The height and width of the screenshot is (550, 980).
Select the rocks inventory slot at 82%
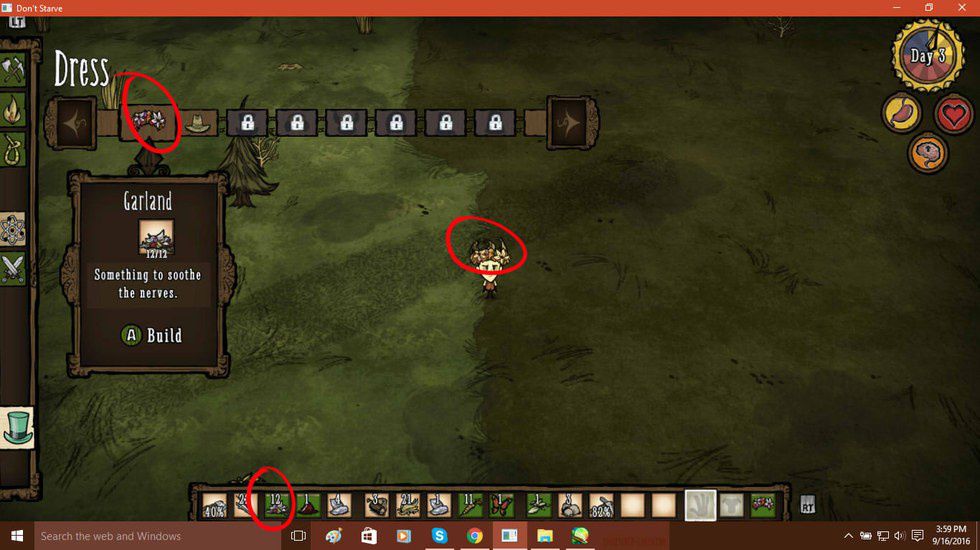pos(601,505)
